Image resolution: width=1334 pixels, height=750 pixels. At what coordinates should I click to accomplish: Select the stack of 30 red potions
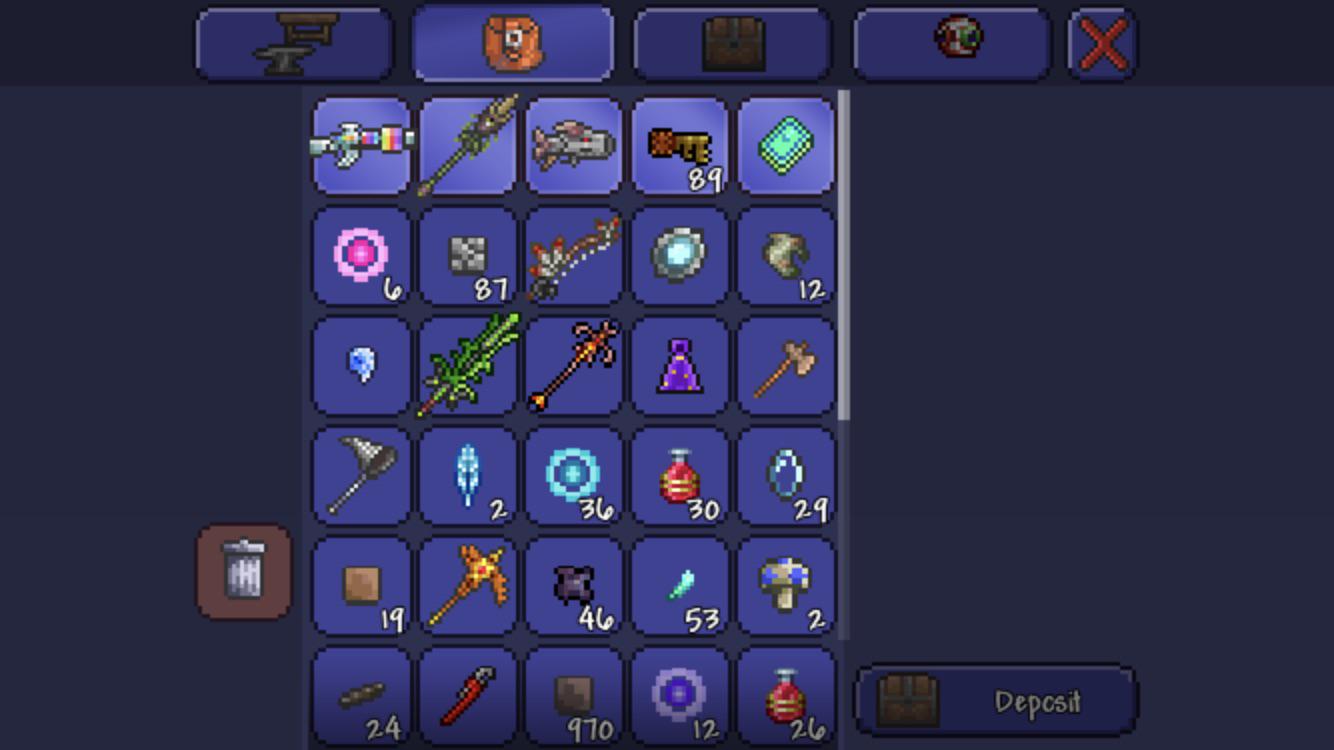point(680,475)
